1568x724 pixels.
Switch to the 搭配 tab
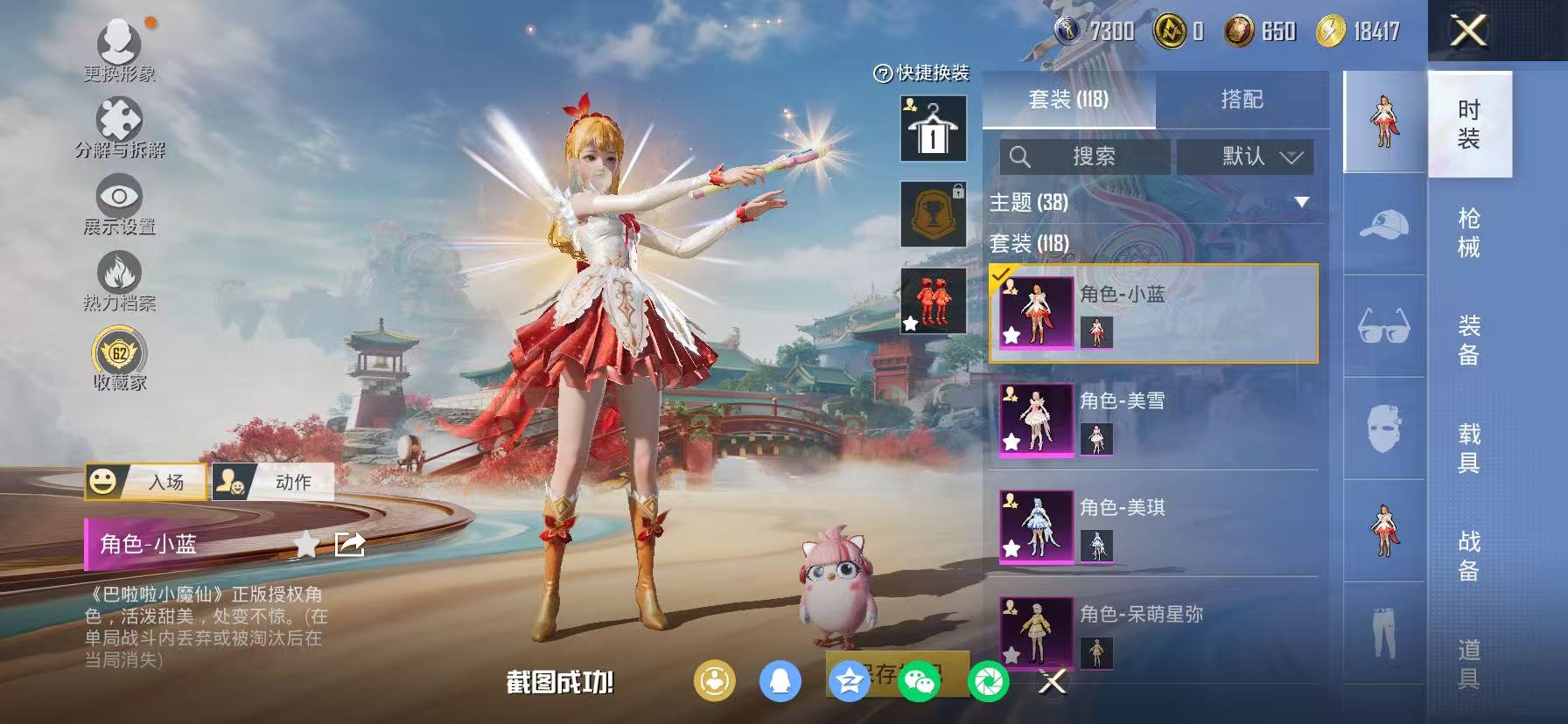point(1242,99)
